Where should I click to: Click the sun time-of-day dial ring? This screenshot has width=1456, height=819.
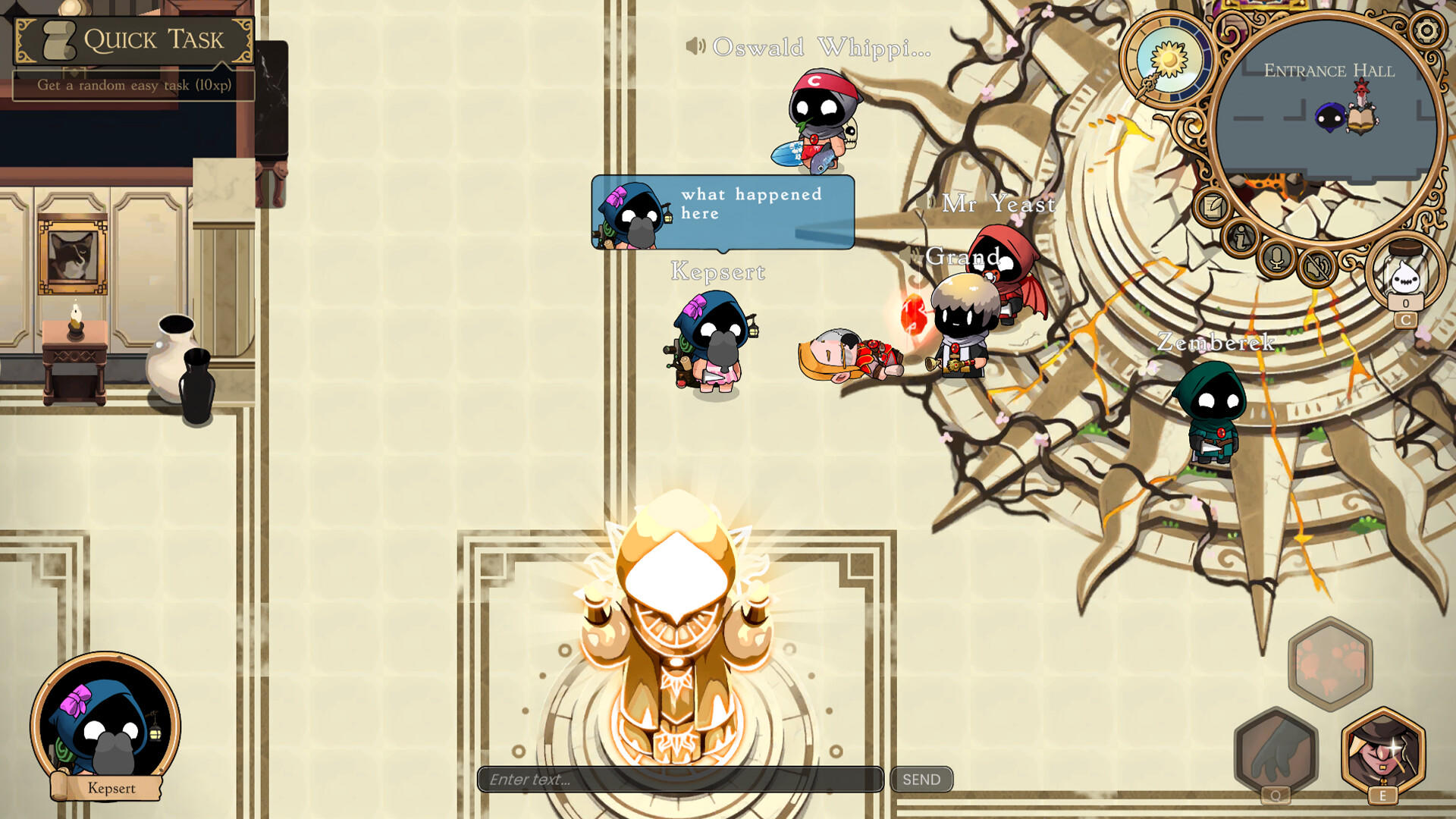pyautogui.click(x=1168, y=57)
